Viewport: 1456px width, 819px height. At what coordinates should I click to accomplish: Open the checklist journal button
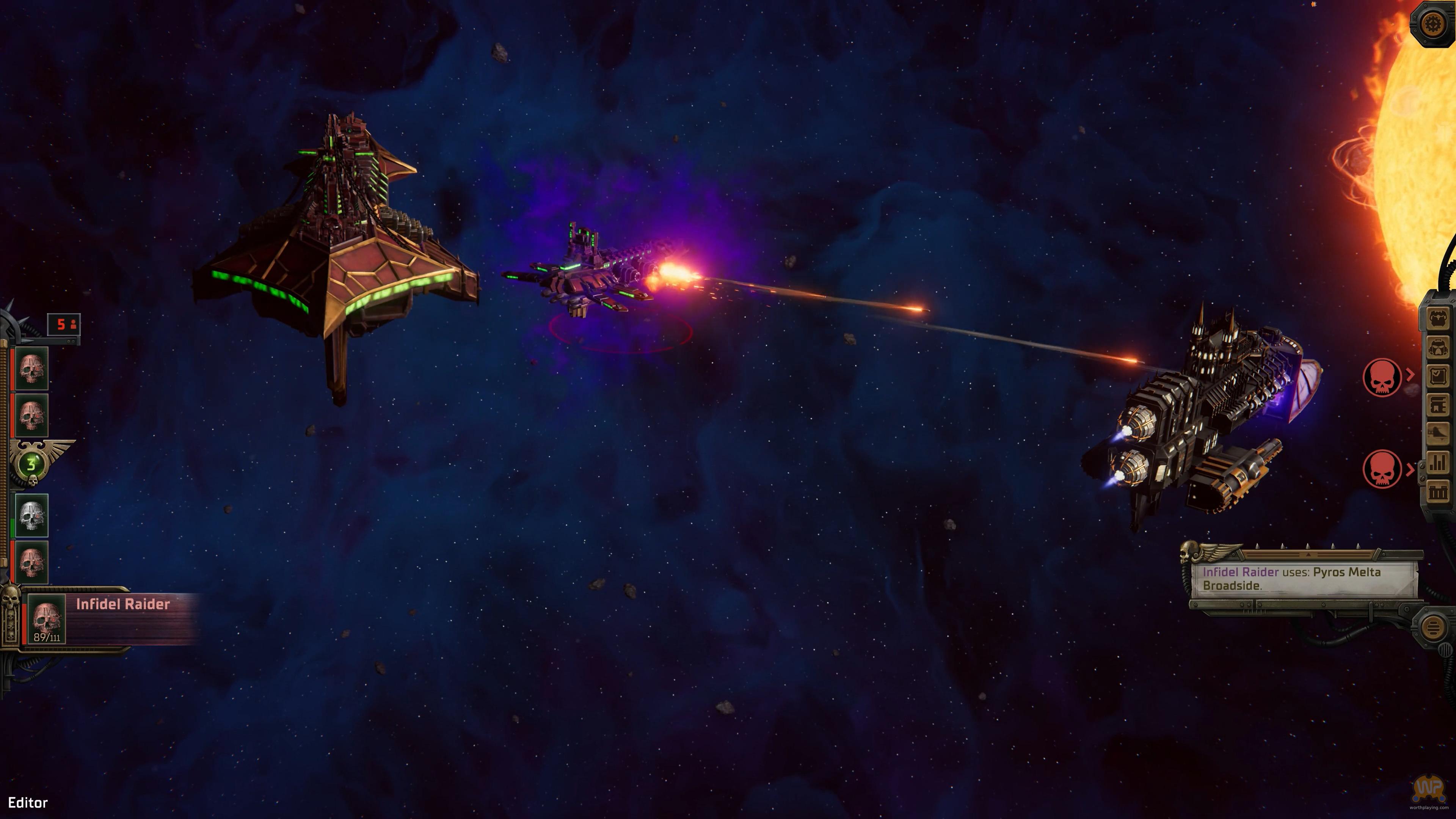pyautogui.click(x=1438, y=376)
